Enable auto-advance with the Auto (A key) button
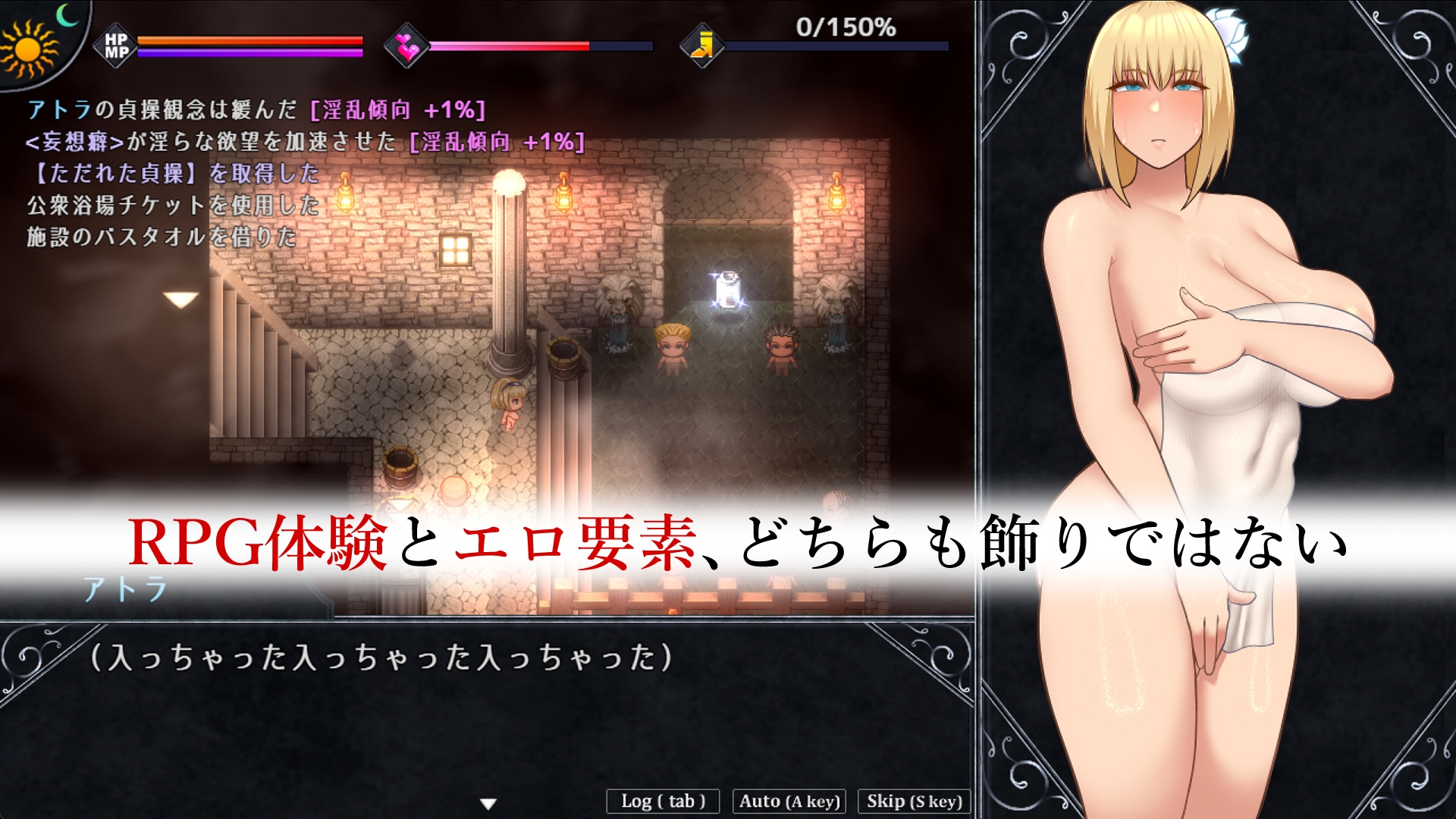This screenshot has height=819, width=1456. coord(787,800)
